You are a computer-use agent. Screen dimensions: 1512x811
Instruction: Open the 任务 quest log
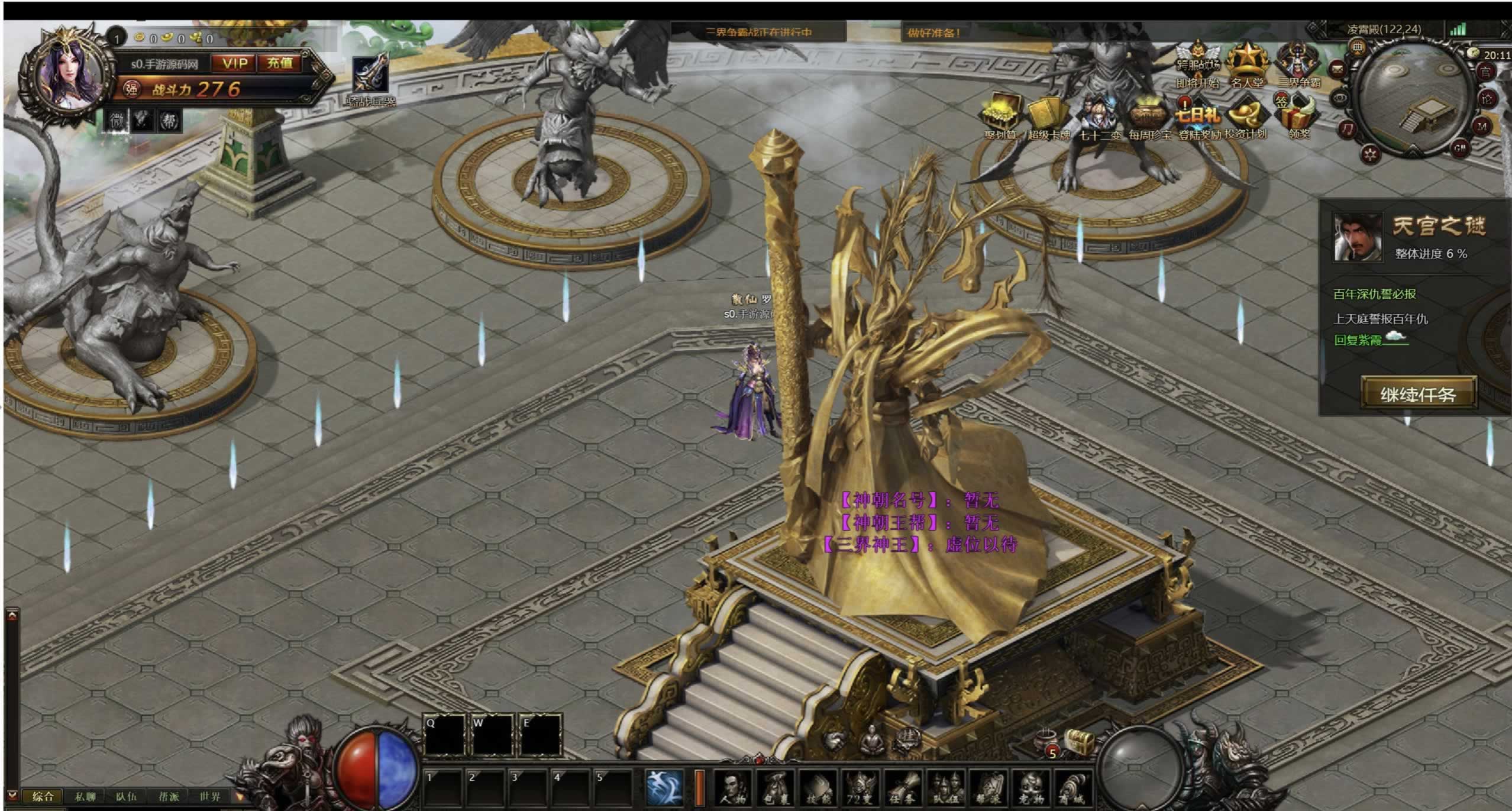[903, 789]
